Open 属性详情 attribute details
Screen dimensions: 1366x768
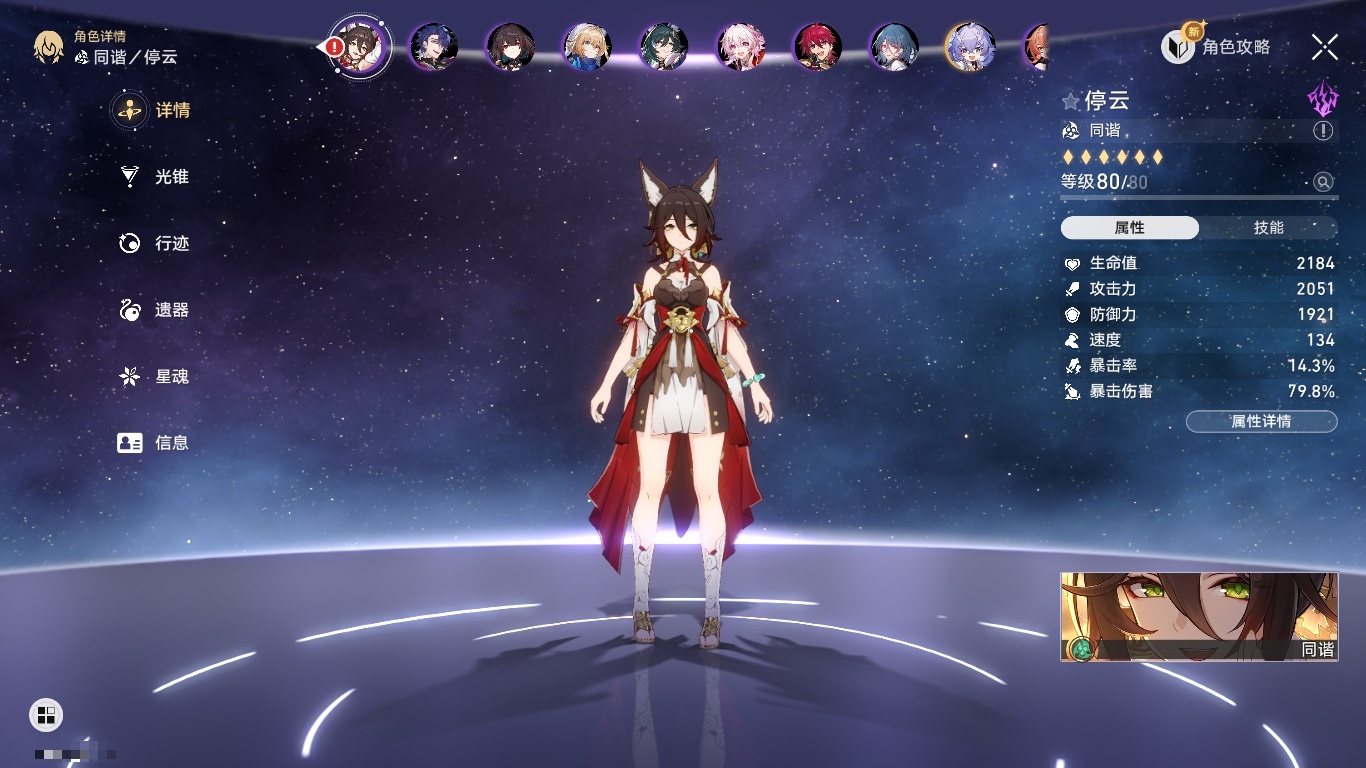[x=1261, y=422]
